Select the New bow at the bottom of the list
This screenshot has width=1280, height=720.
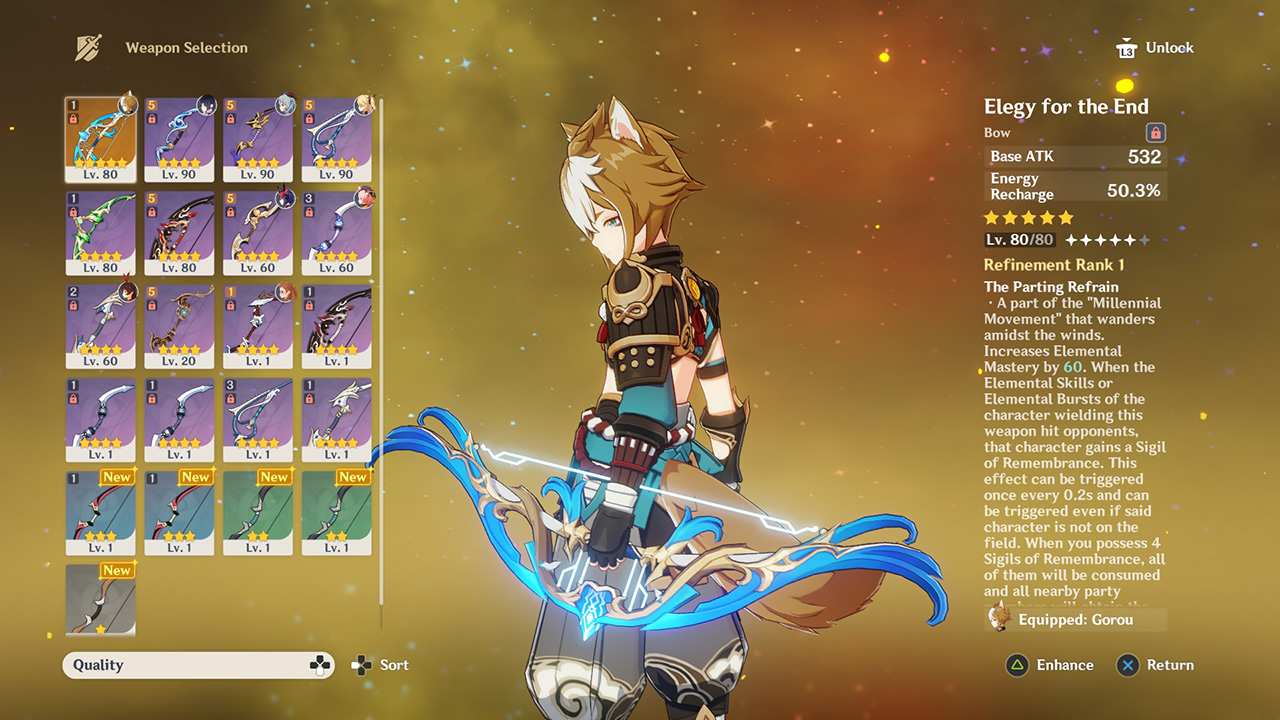[x=100, y=600]
